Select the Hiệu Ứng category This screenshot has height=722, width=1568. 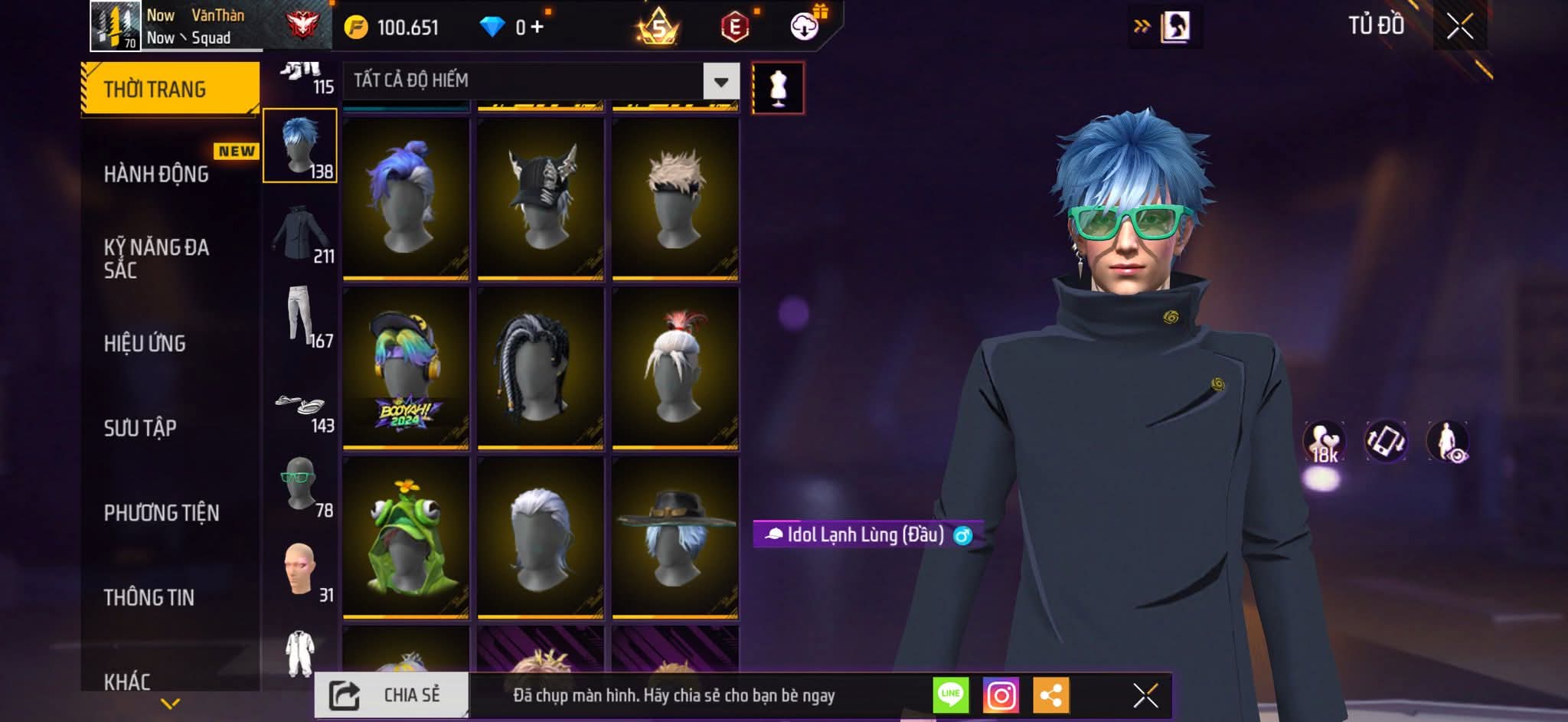145,343
